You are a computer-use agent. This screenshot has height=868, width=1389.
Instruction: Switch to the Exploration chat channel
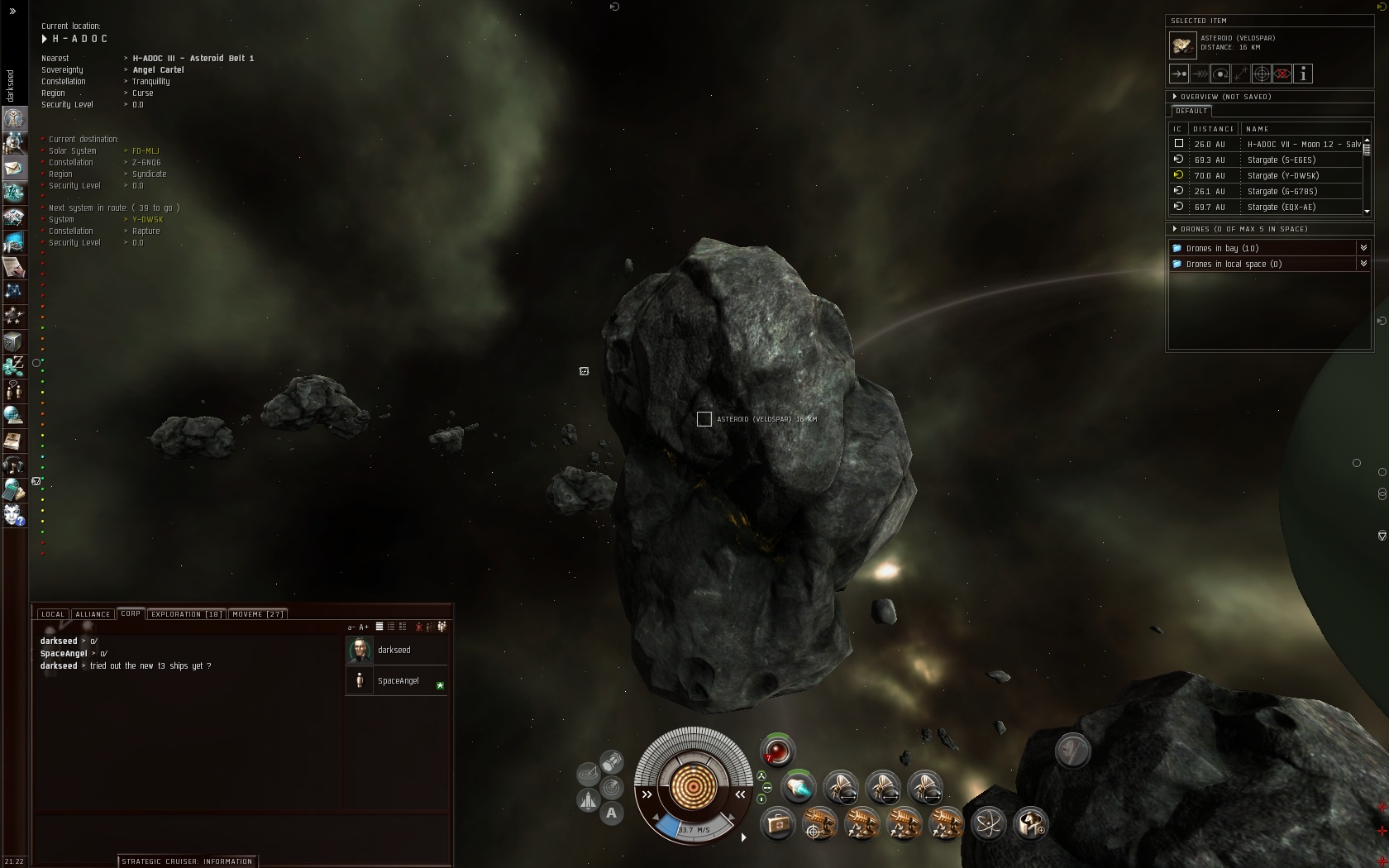click(x=186, y=614)
